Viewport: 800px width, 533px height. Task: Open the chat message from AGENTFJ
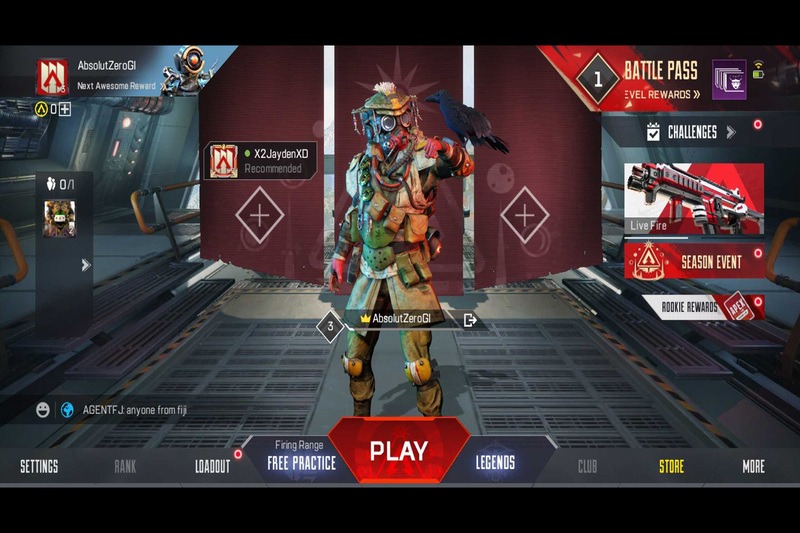coord(135,410)
